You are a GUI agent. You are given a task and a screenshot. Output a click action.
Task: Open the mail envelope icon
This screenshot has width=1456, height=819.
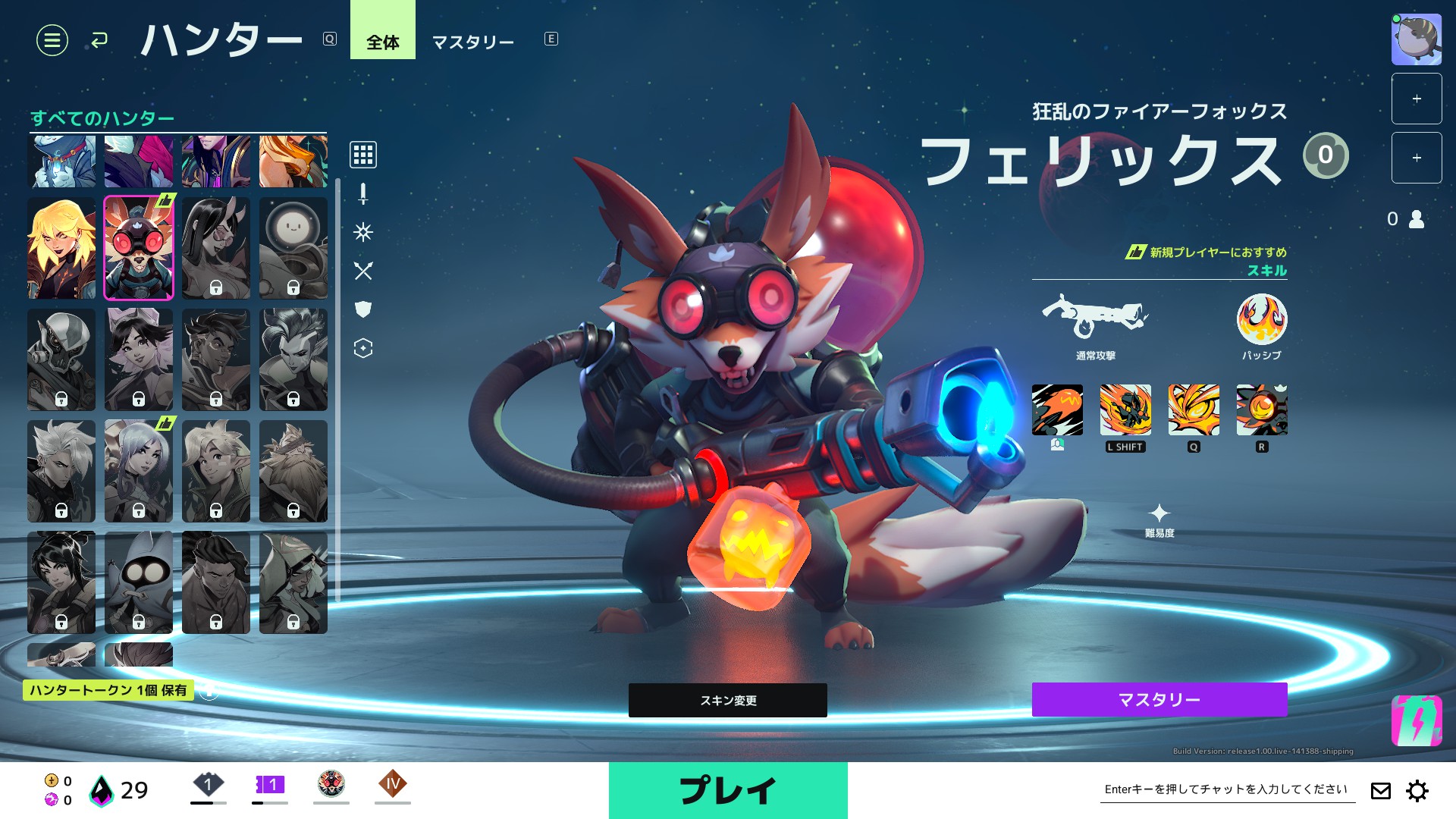pos(1380,791)
